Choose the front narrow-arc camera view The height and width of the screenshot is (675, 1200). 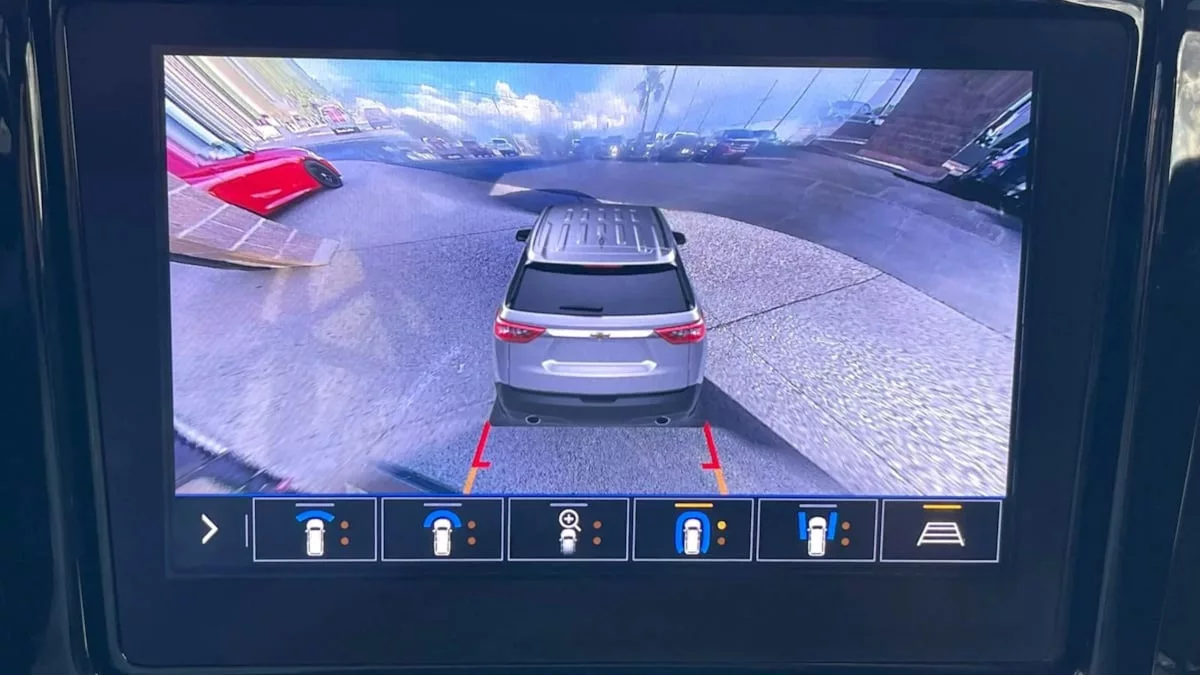(442, 530)
